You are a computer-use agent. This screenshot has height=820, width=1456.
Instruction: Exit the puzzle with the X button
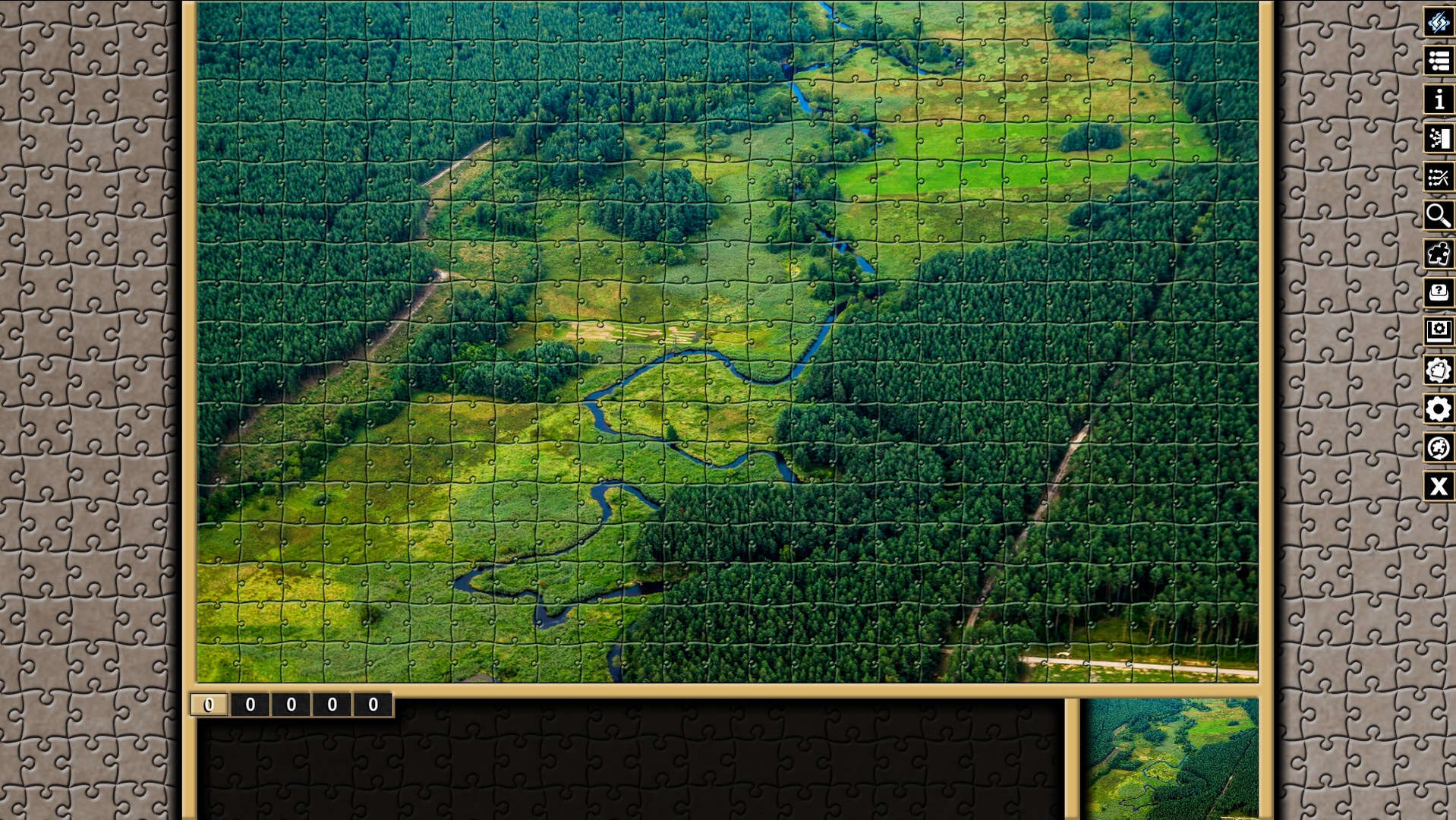point(1438,487)
